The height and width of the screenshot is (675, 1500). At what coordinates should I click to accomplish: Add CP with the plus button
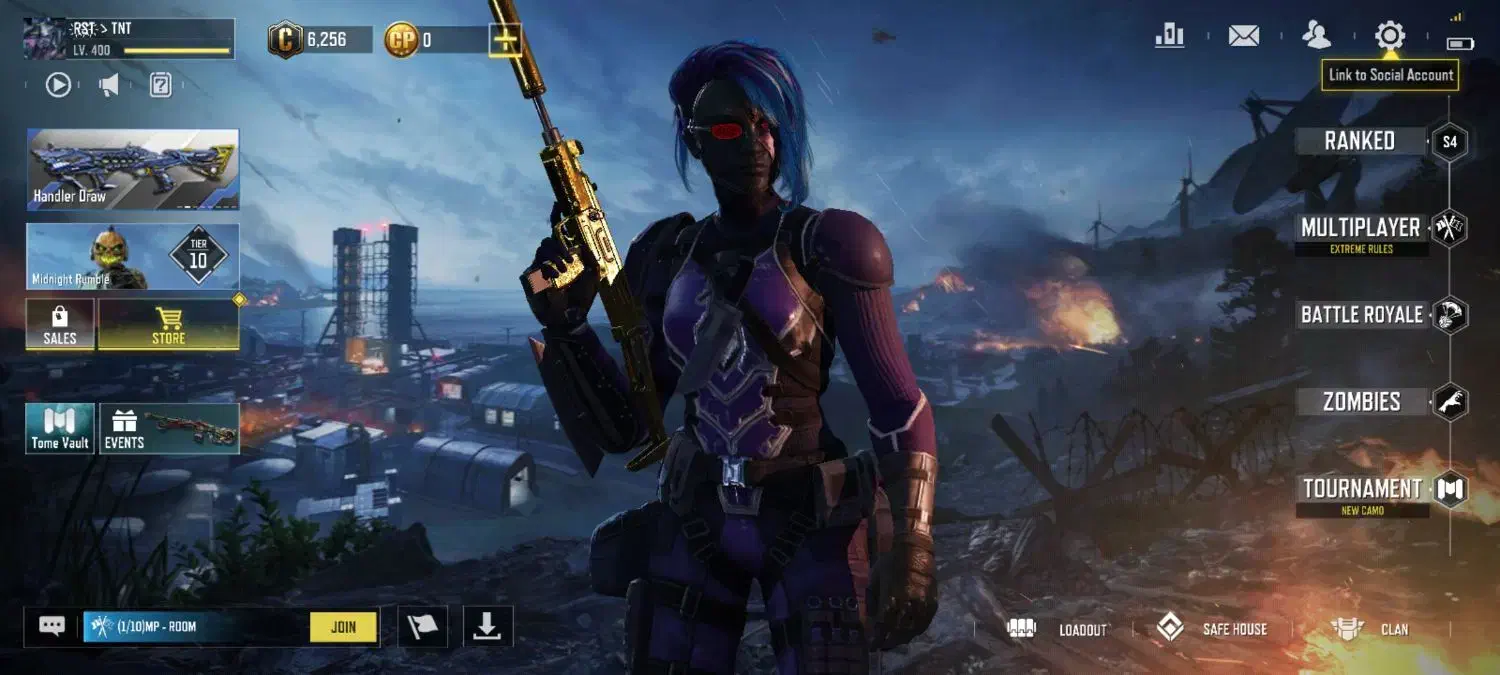tap(505, 40)
